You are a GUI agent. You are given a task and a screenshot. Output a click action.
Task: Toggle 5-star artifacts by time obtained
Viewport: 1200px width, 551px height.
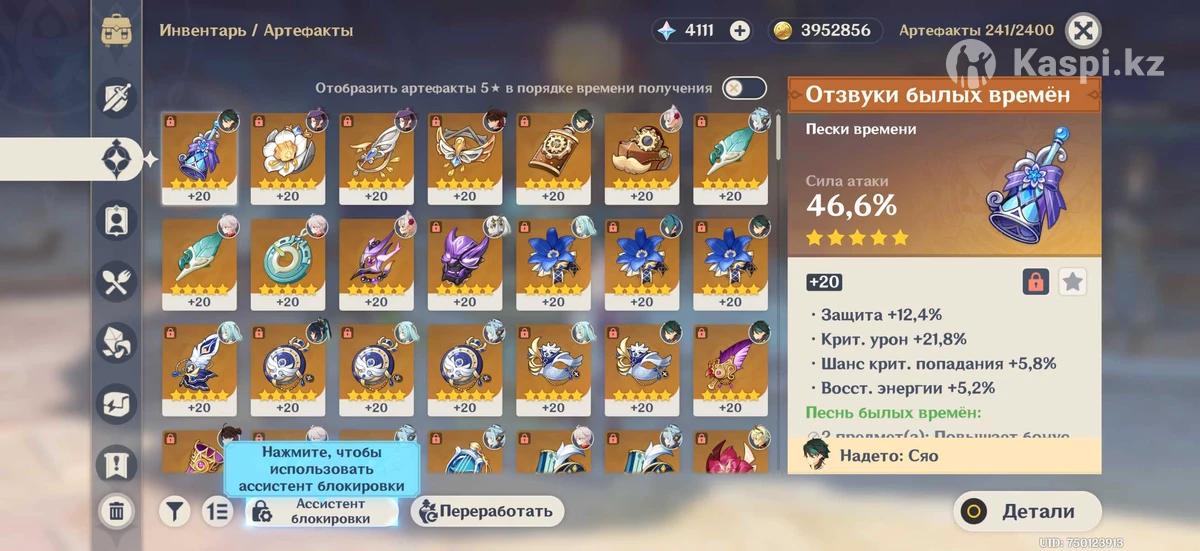(743, 88)
